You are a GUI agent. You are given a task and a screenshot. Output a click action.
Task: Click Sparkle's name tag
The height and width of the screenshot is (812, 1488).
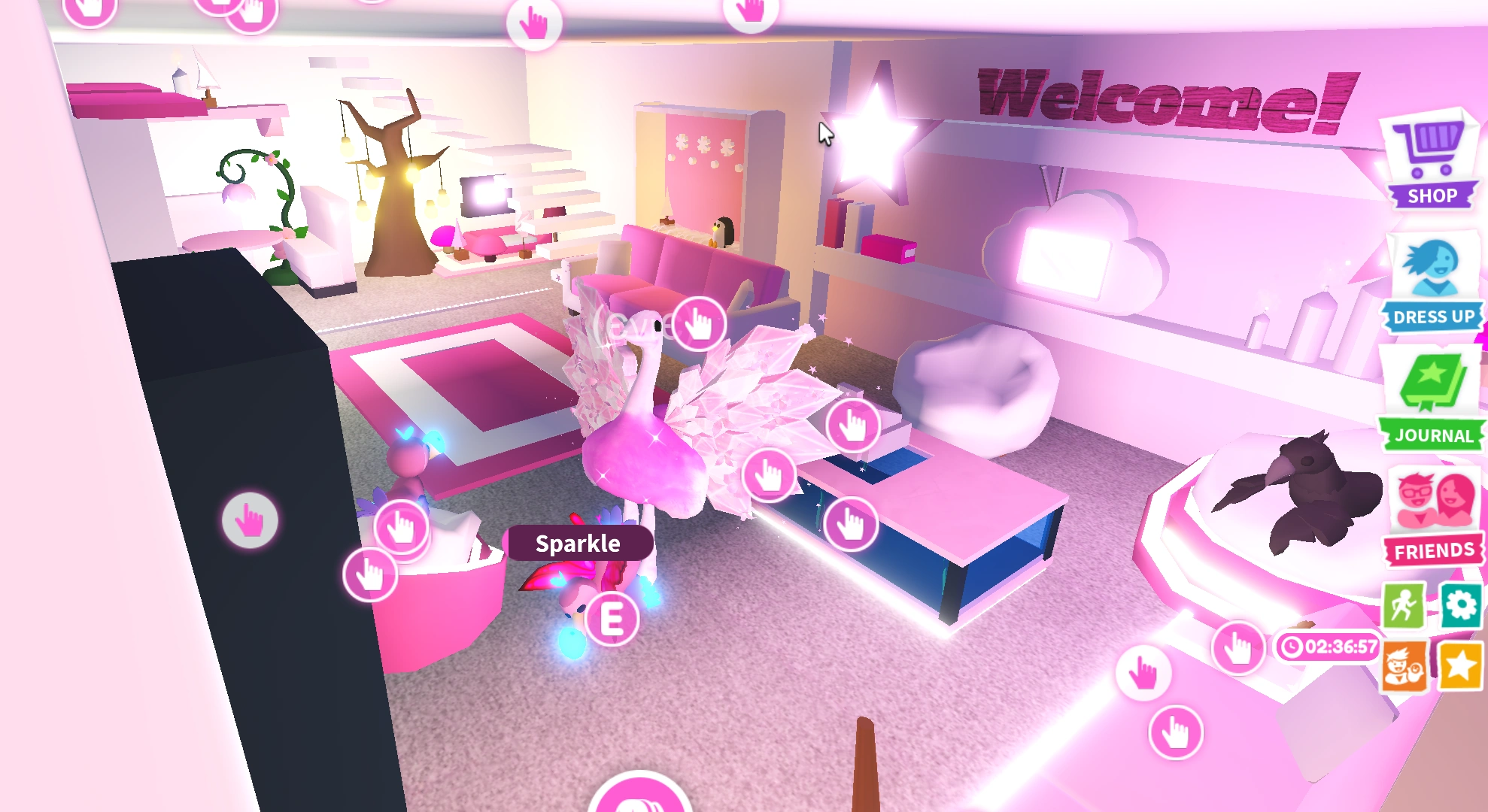coord(578,543)
